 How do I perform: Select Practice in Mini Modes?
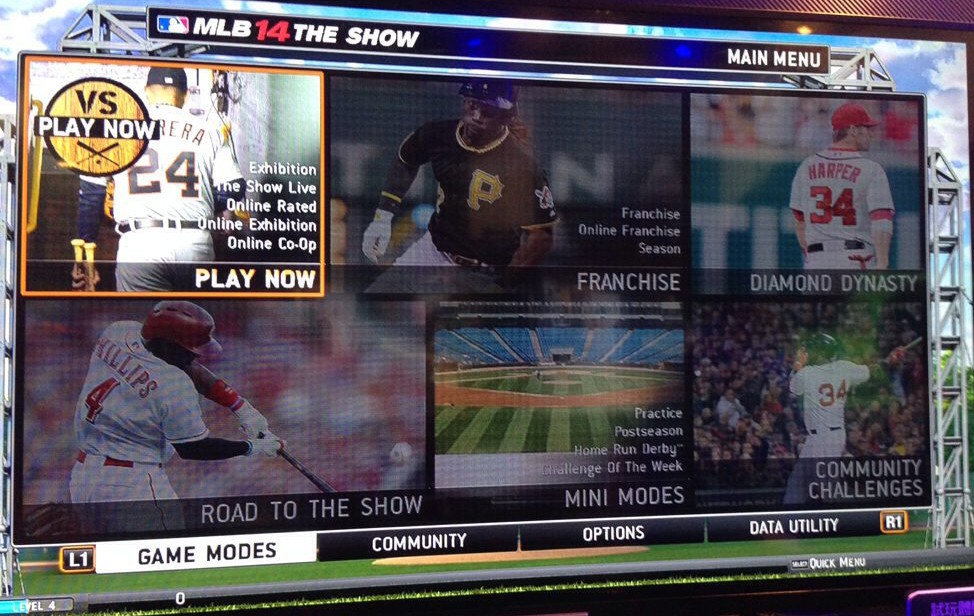(658, 413)
